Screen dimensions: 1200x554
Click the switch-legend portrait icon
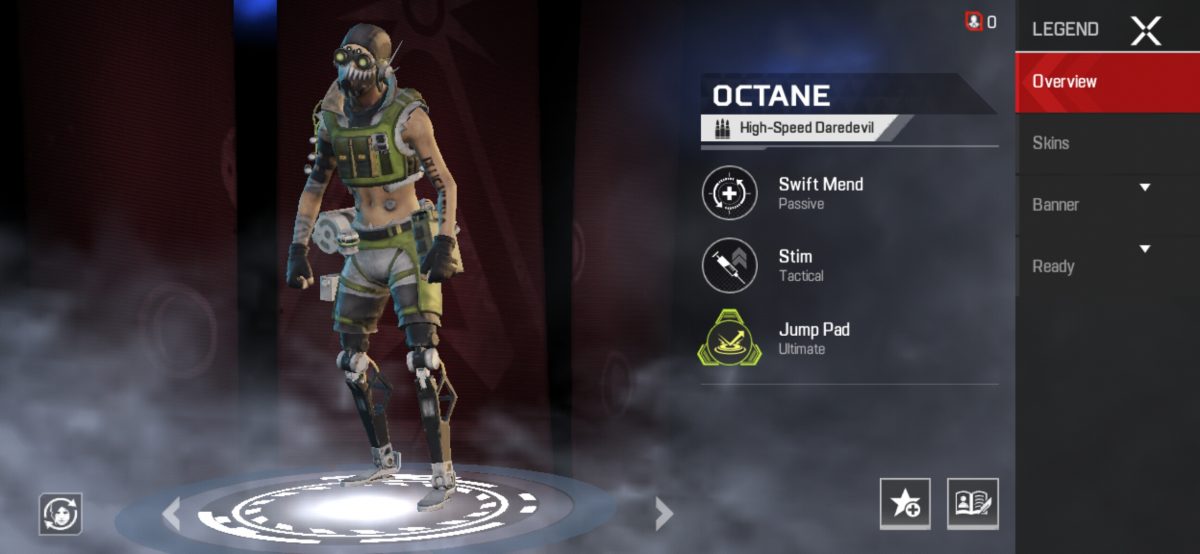(60, 514)
